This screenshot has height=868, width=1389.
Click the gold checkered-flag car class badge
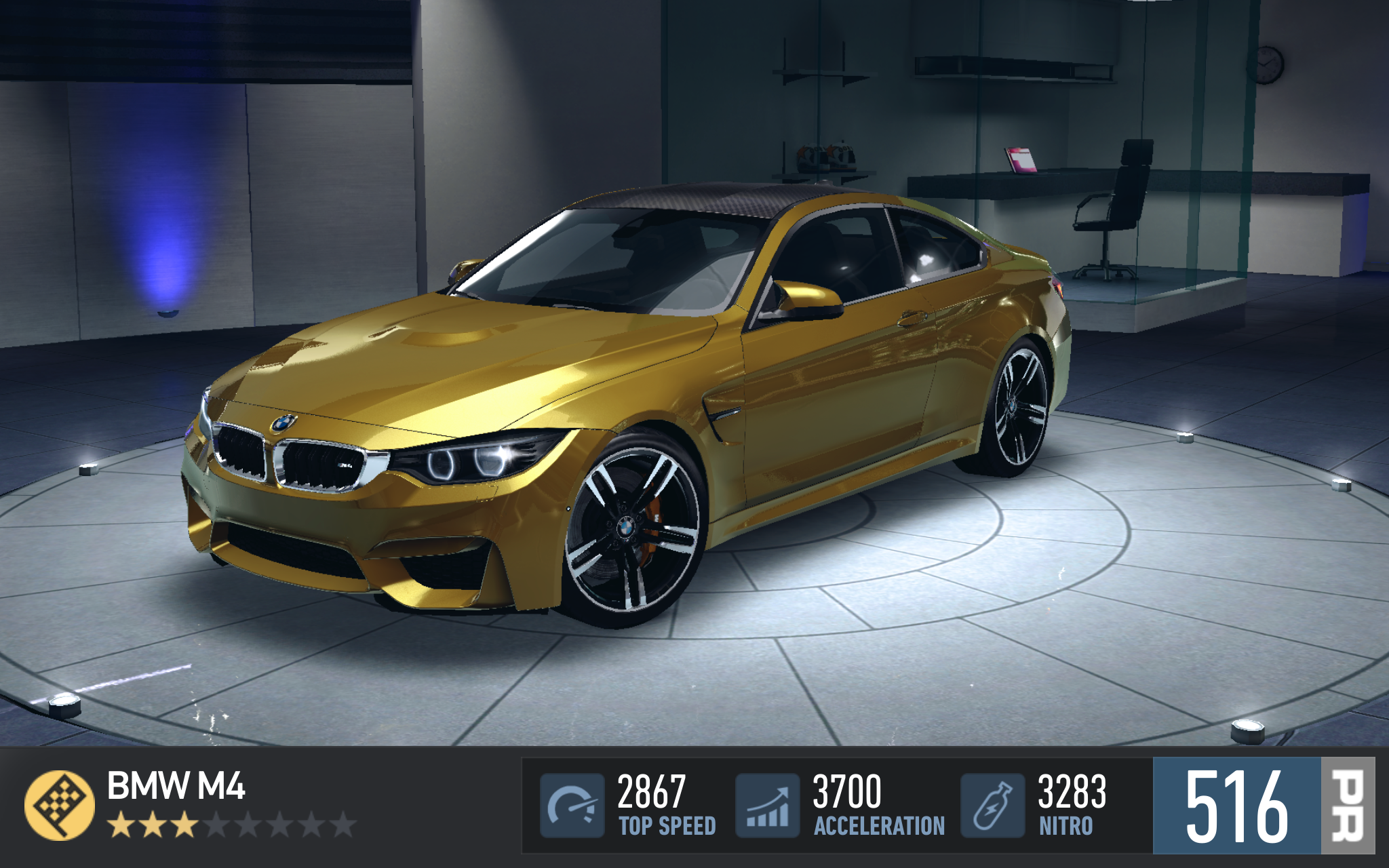point(60,805)
